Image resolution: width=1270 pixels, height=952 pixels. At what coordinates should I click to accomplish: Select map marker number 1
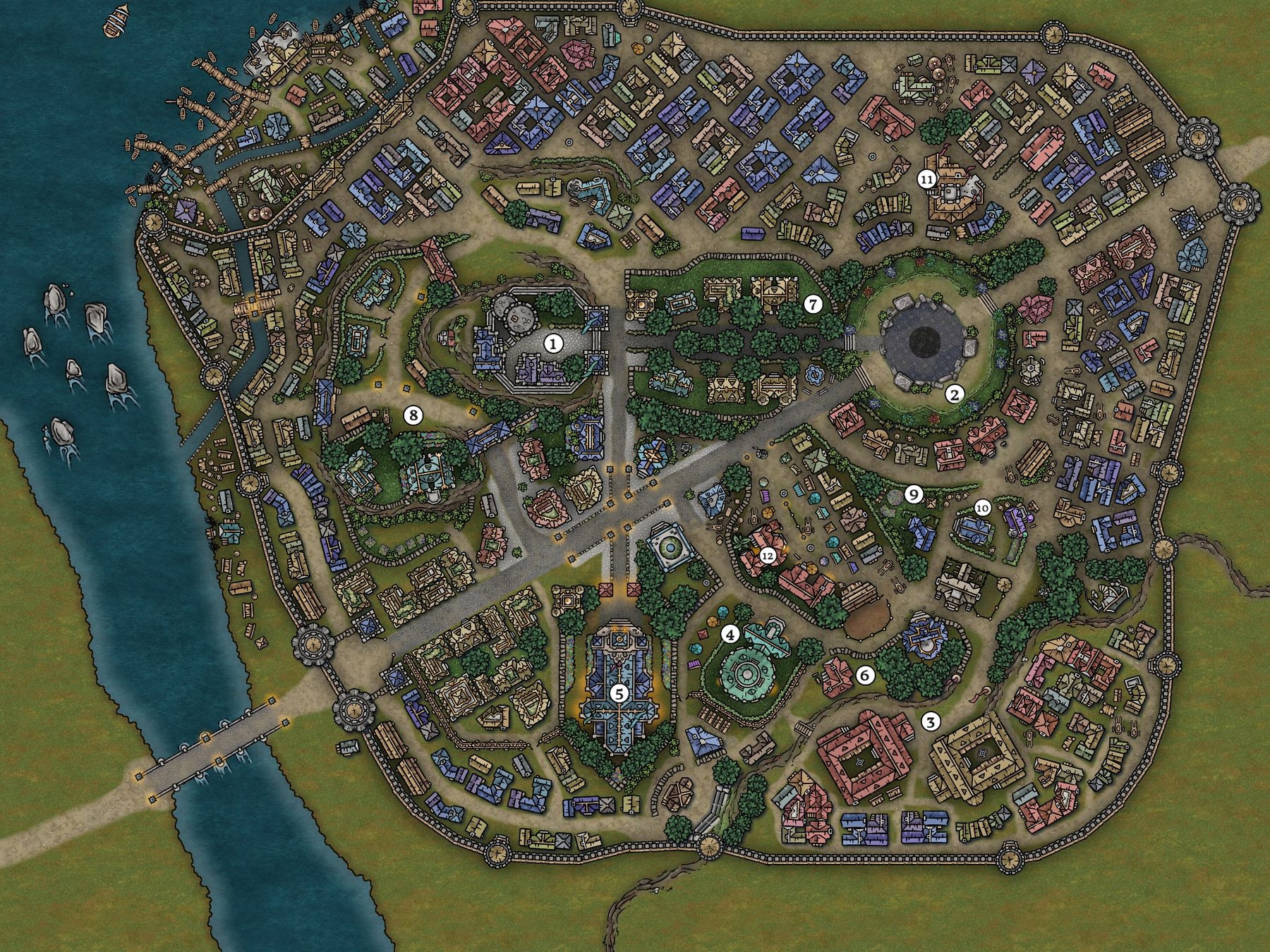pyautogui.click(x=554, y=344)
